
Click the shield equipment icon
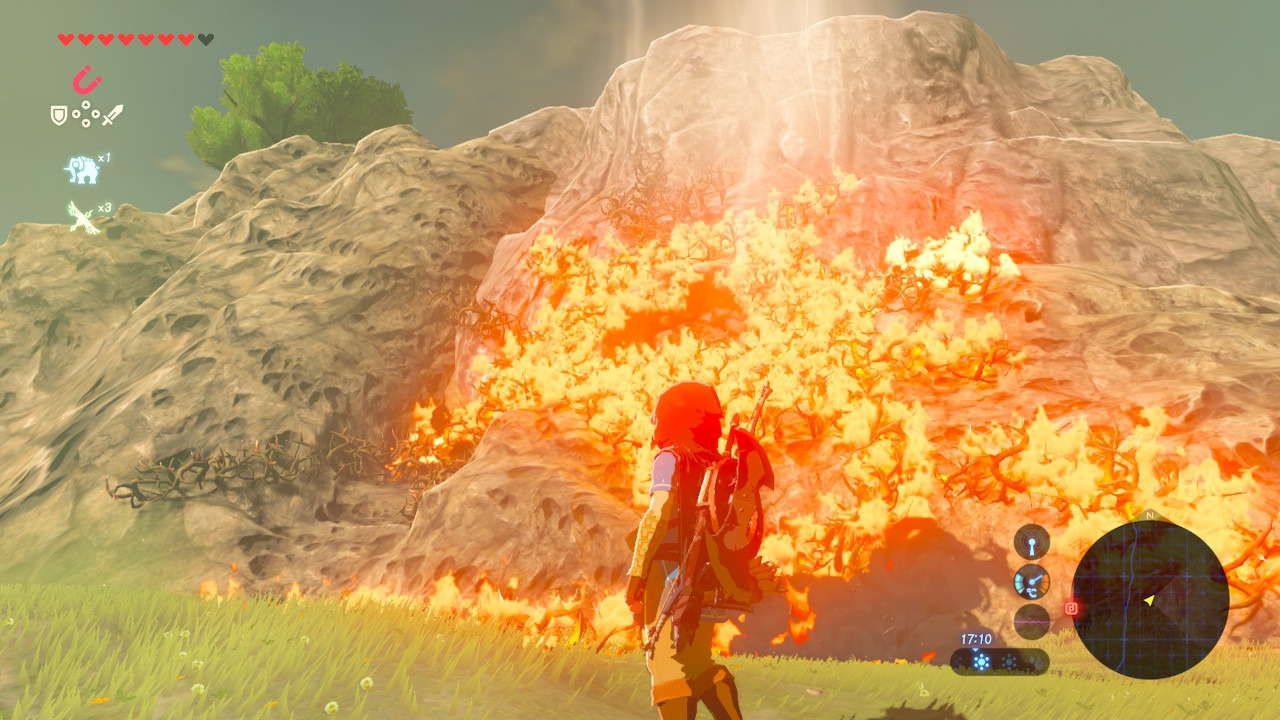pos(59,115)
